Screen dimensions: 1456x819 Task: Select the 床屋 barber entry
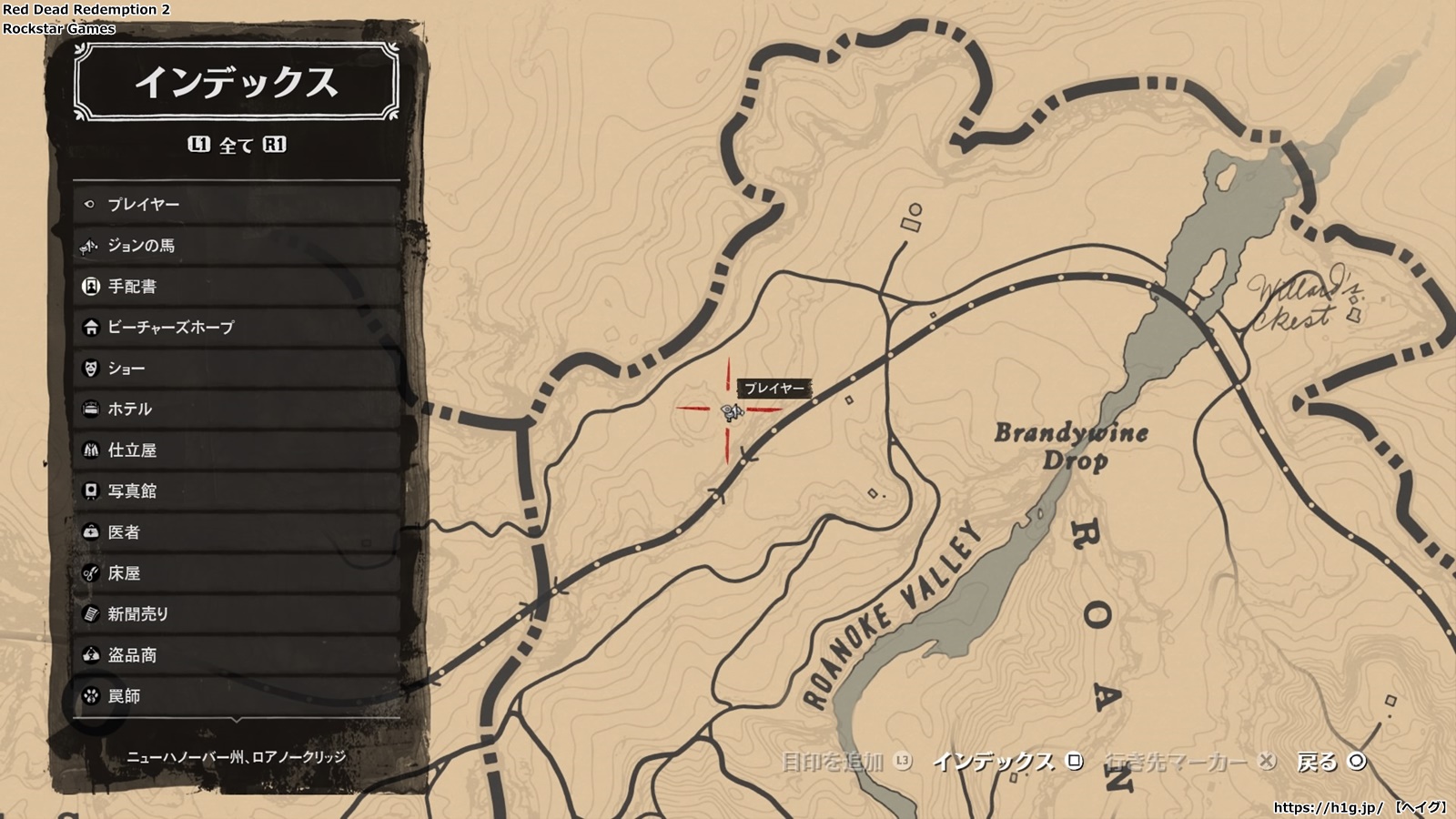(237, 573)
